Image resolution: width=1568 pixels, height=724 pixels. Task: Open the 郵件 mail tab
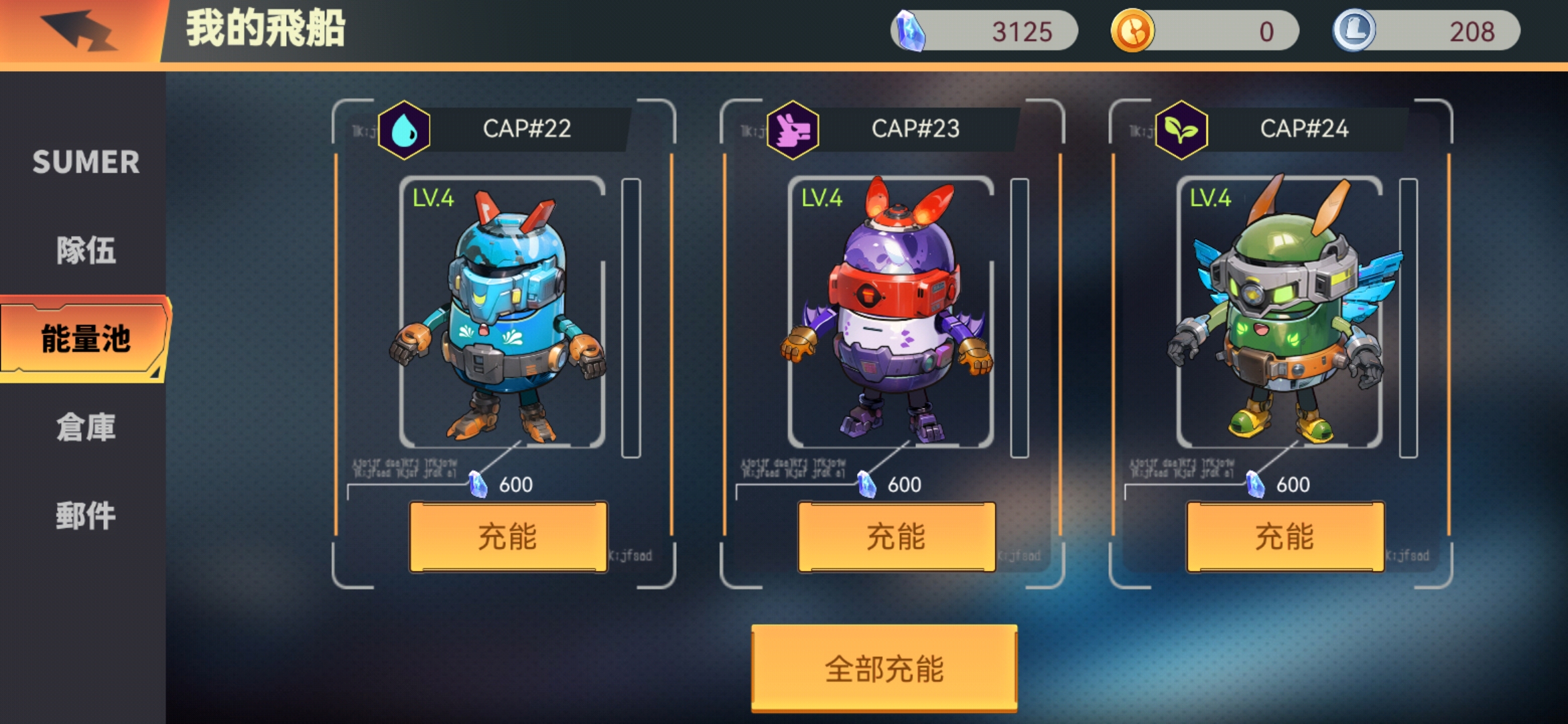[86, 516]
